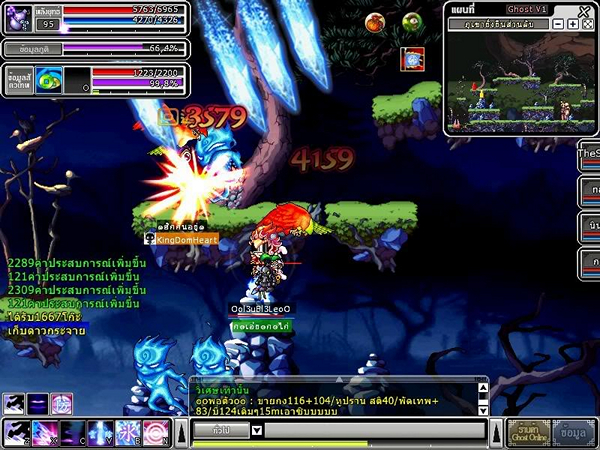Activate the C hotkey skill slot

point(73,432)
